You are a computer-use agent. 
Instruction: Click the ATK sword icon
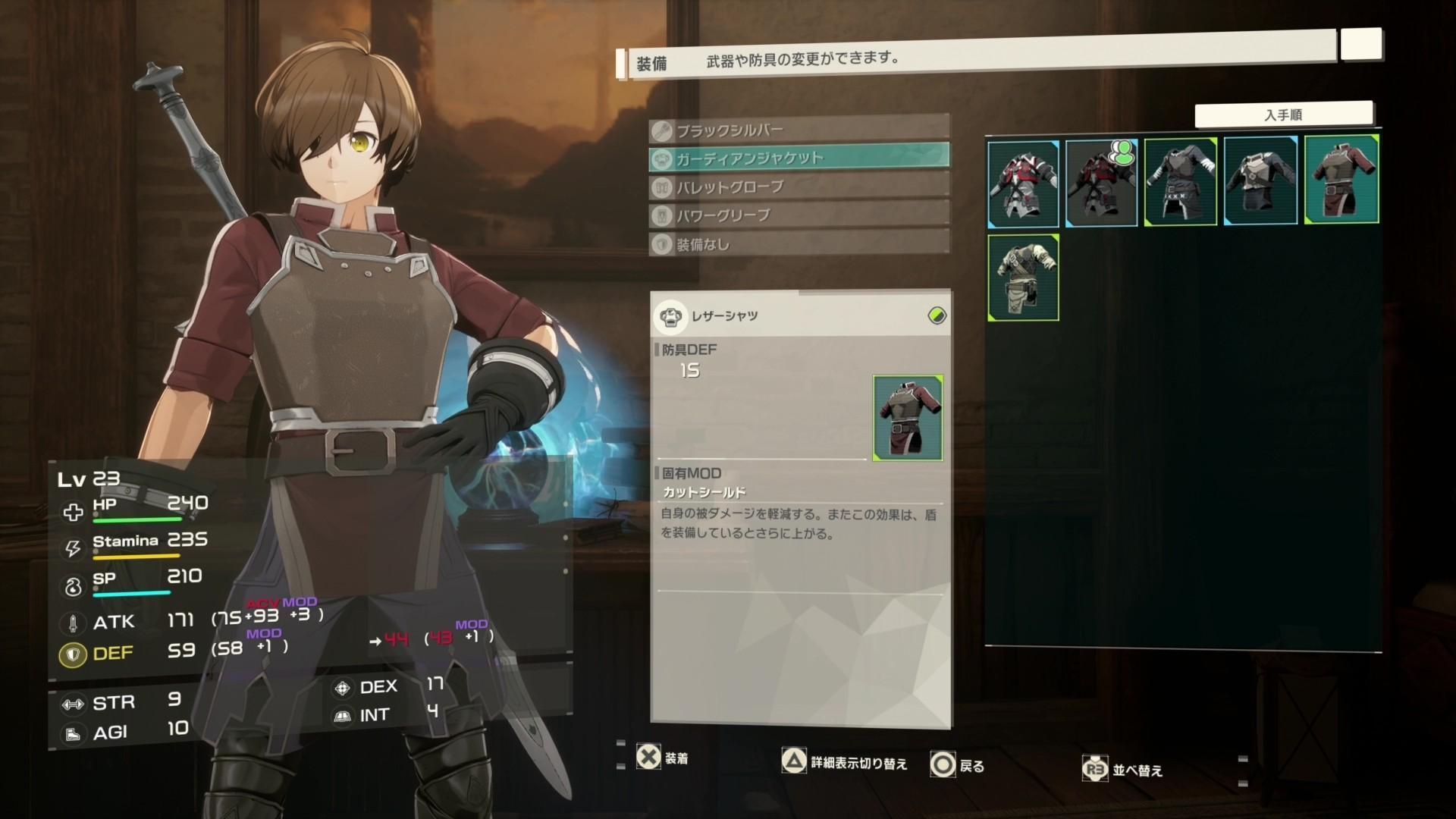pos(72,623)
